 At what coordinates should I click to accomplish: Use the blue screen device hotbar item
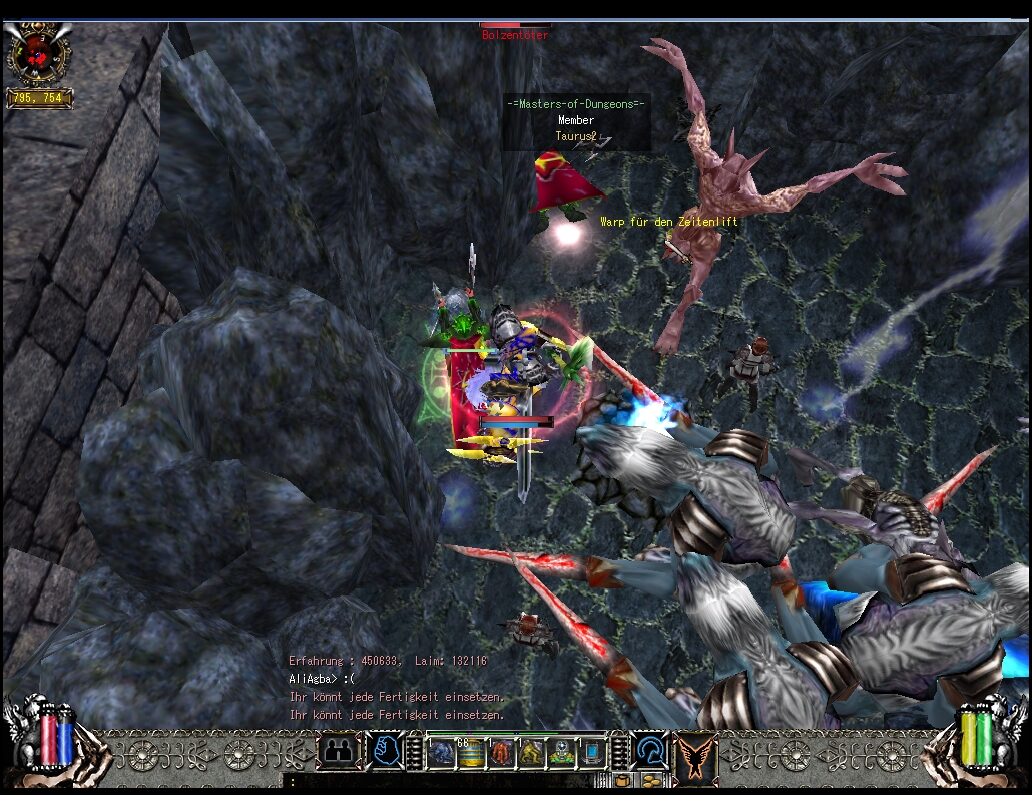click(591, 752)
